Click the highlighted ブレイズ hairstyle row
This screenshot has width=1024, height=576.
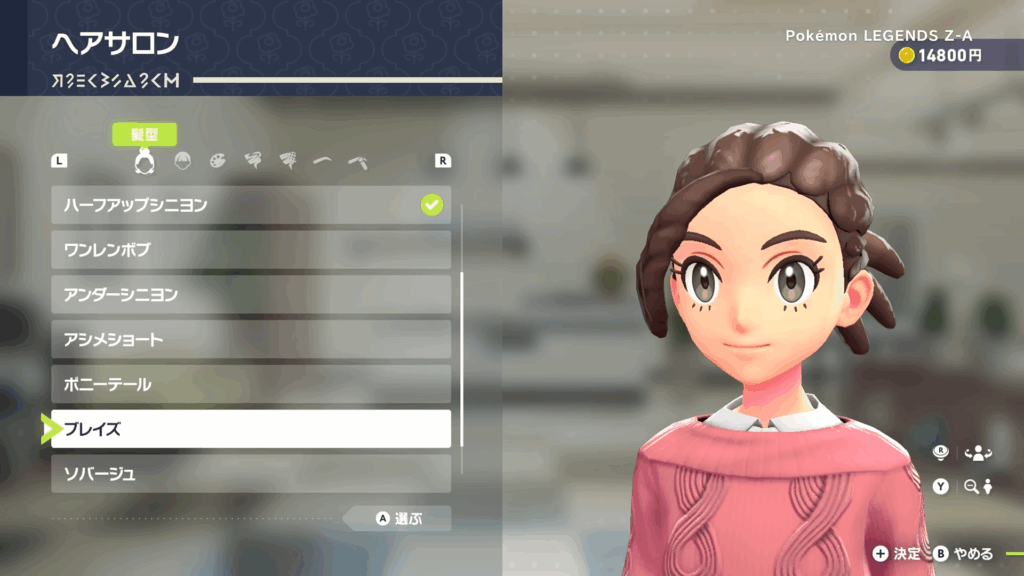251,429
